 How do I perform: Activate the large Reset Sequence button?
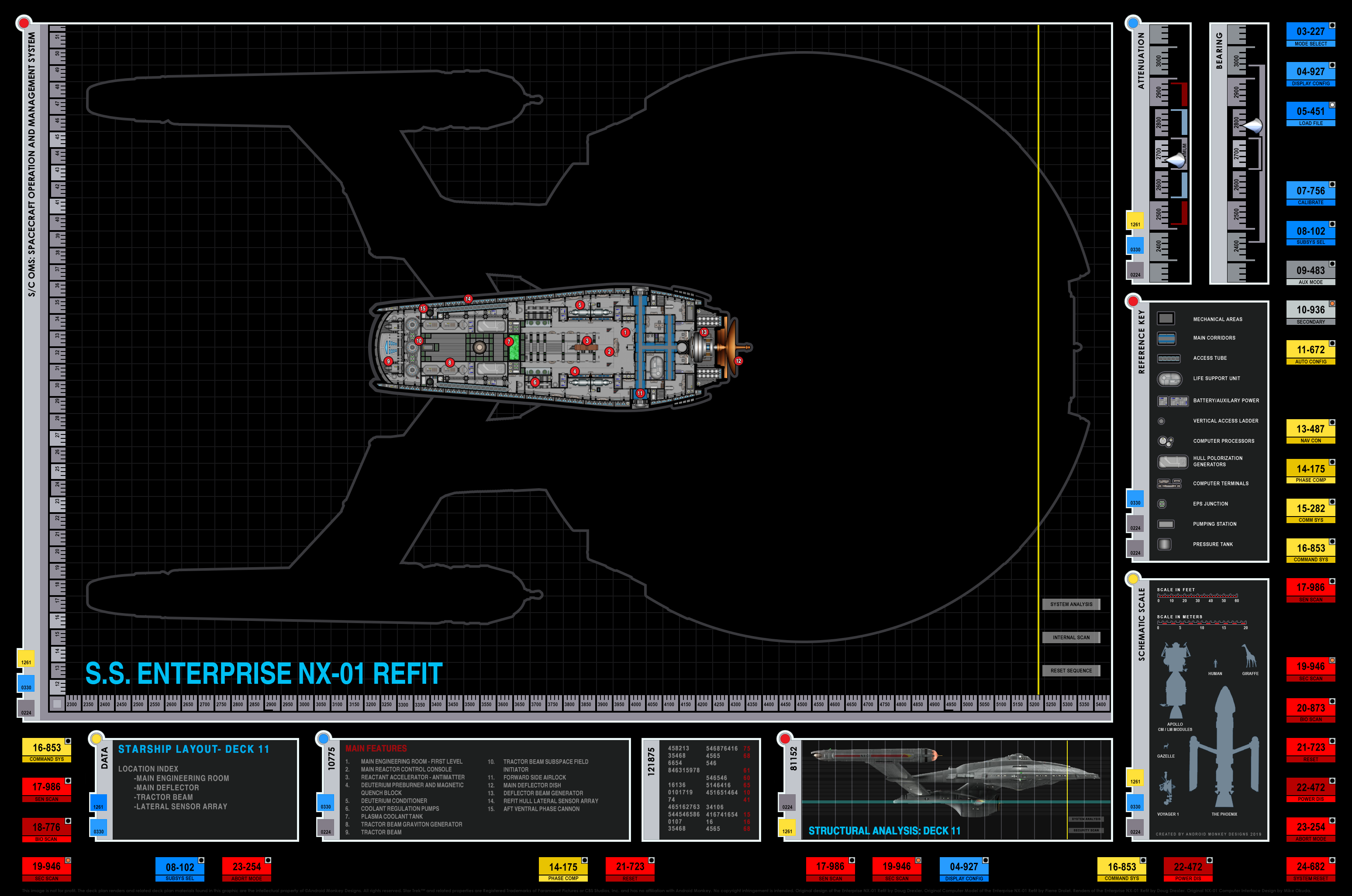click(1071, 670)
